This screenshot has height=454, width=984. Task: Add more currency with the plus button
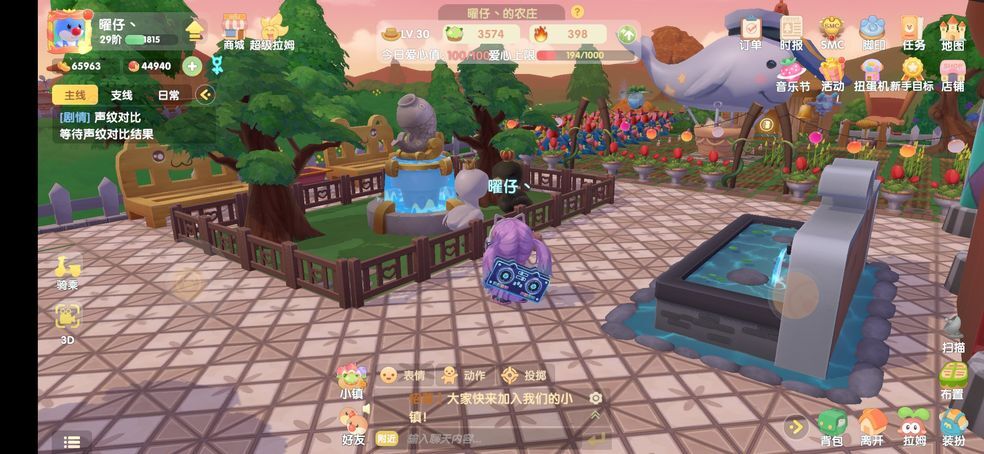(191, 66)
